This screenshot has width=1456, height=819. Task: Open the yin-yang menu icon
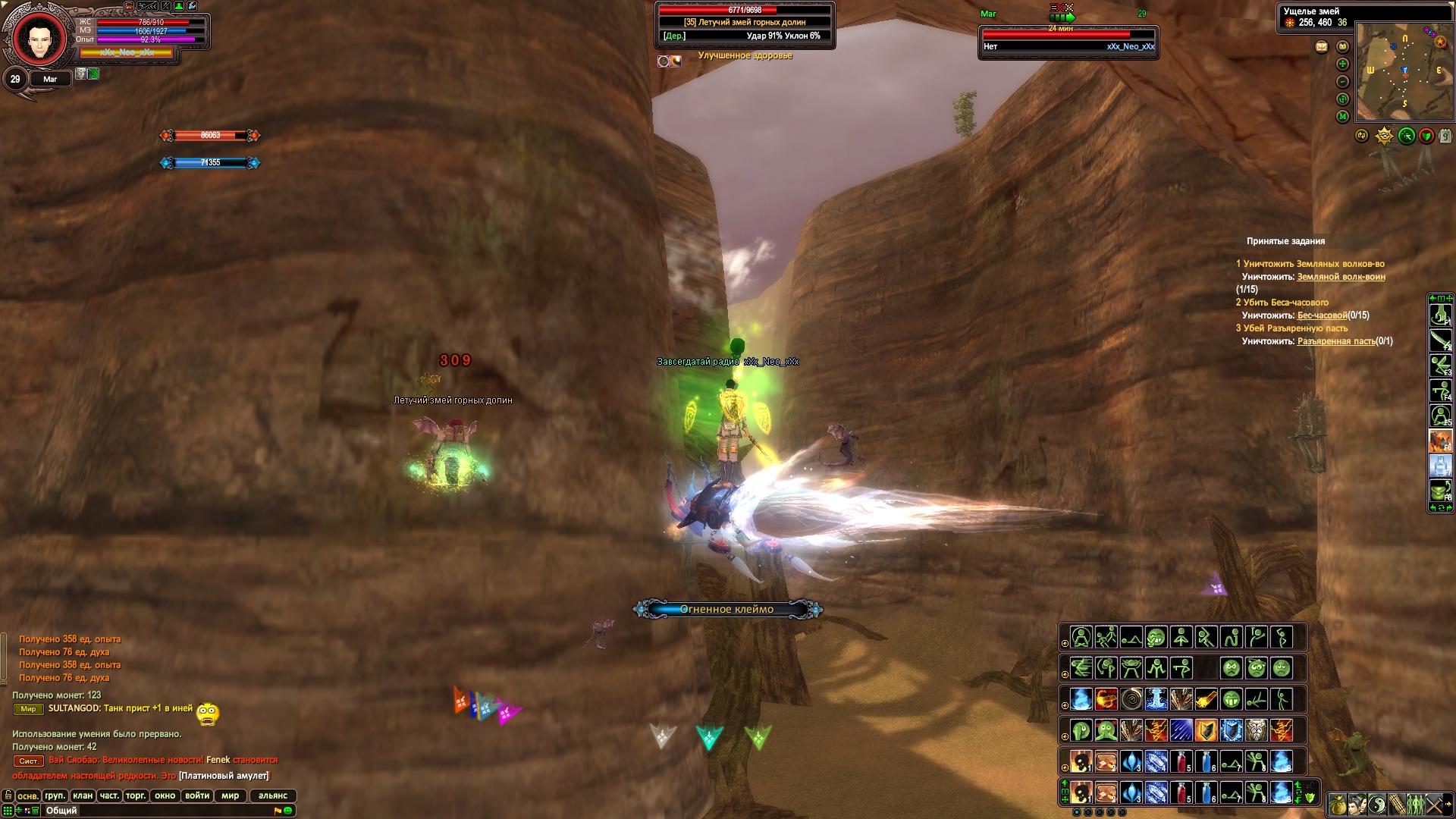coord(1377,805)
